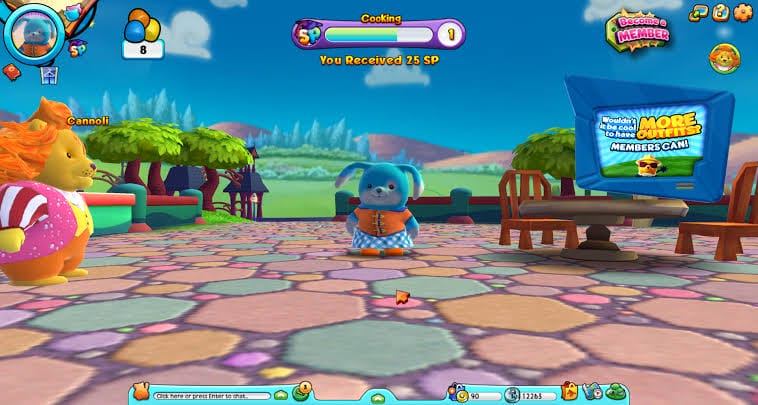Image resolution: width=758 pixels, height=405 pixels.
Task: Open the blue heart friends icon
Action: pos(592,392)
